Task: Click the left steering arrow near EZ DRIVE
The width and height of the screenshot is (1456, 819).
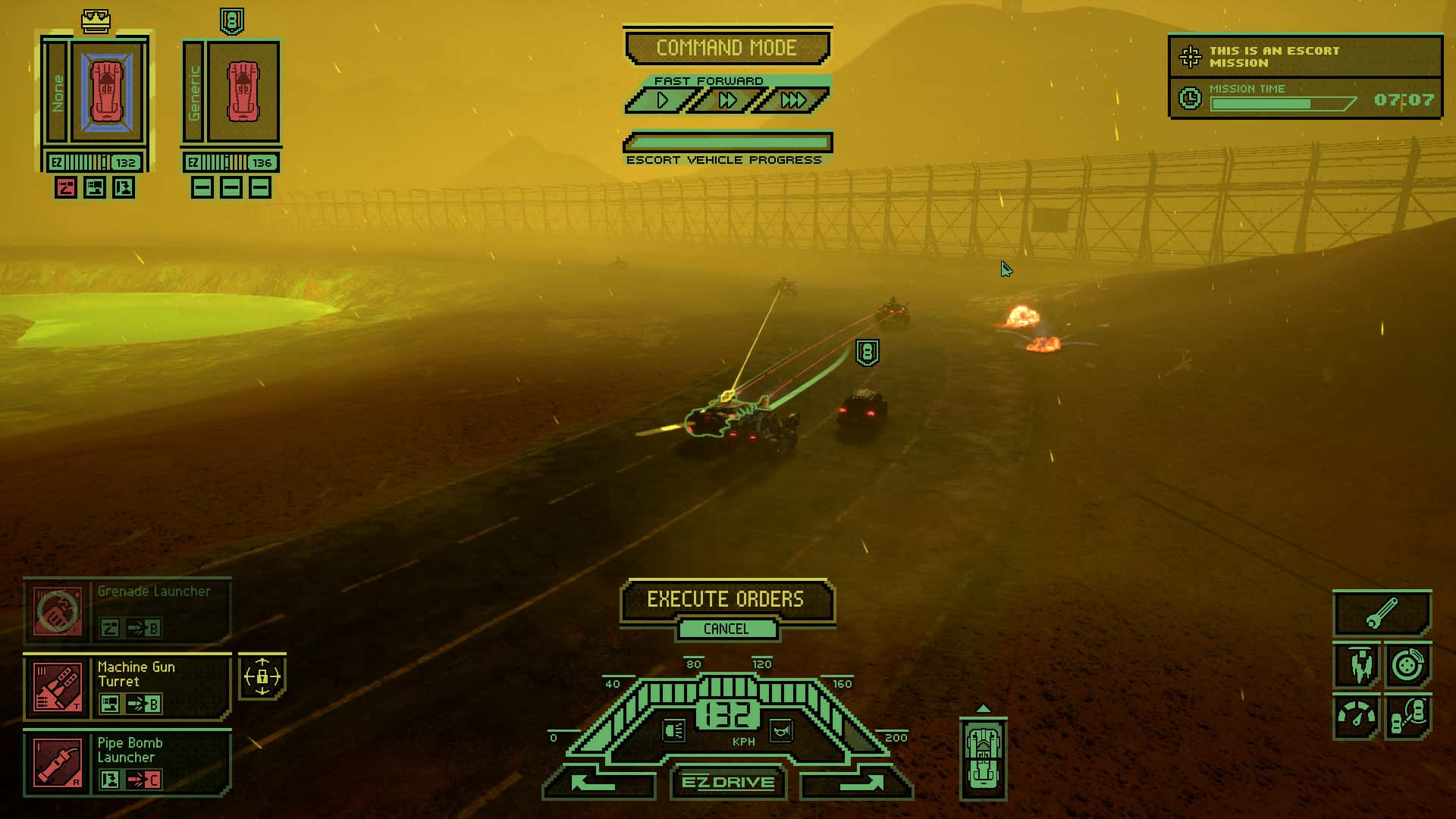Action: tap(596, 783)
